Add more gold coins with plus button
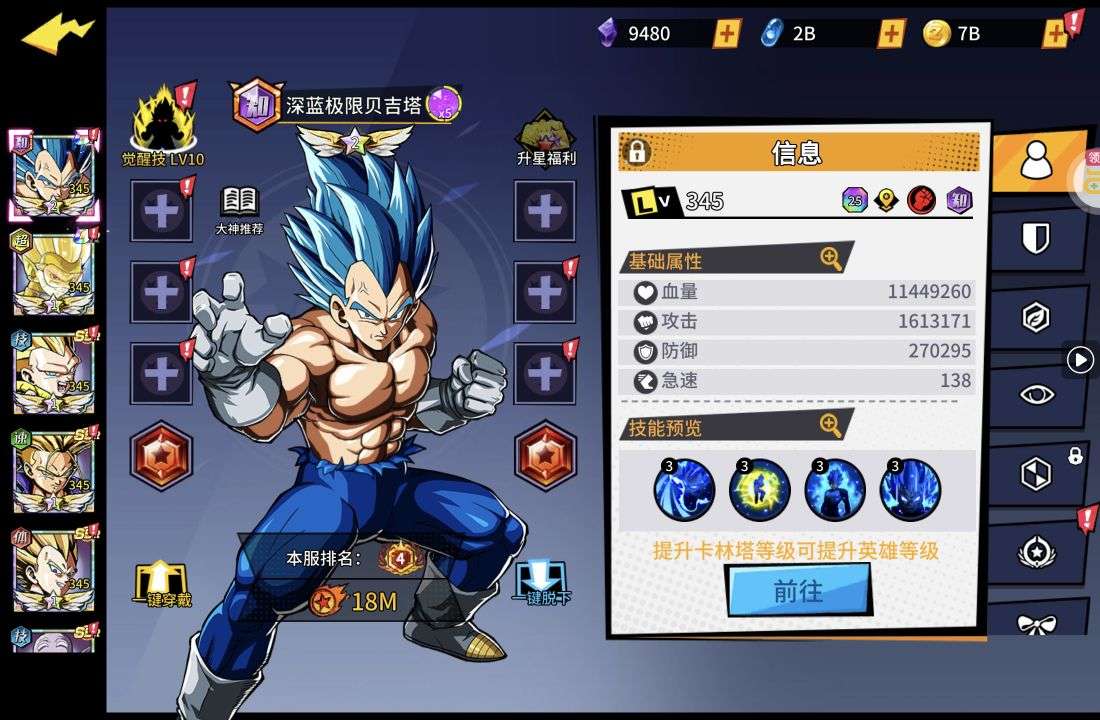 [1055, 34]
